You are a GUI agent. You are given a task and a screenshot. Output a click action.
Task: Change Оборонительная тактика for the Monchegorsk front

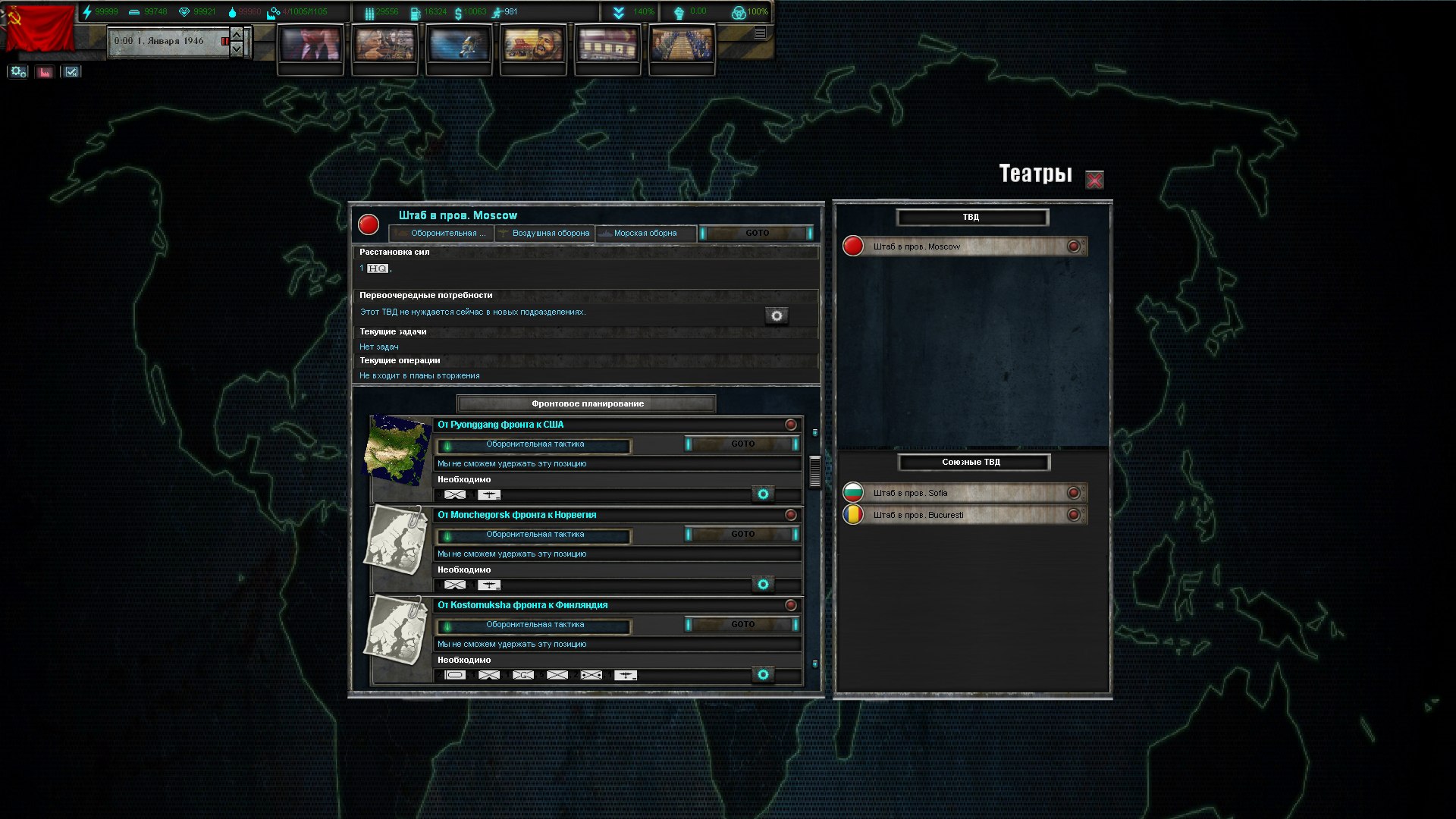pos(534,535)
